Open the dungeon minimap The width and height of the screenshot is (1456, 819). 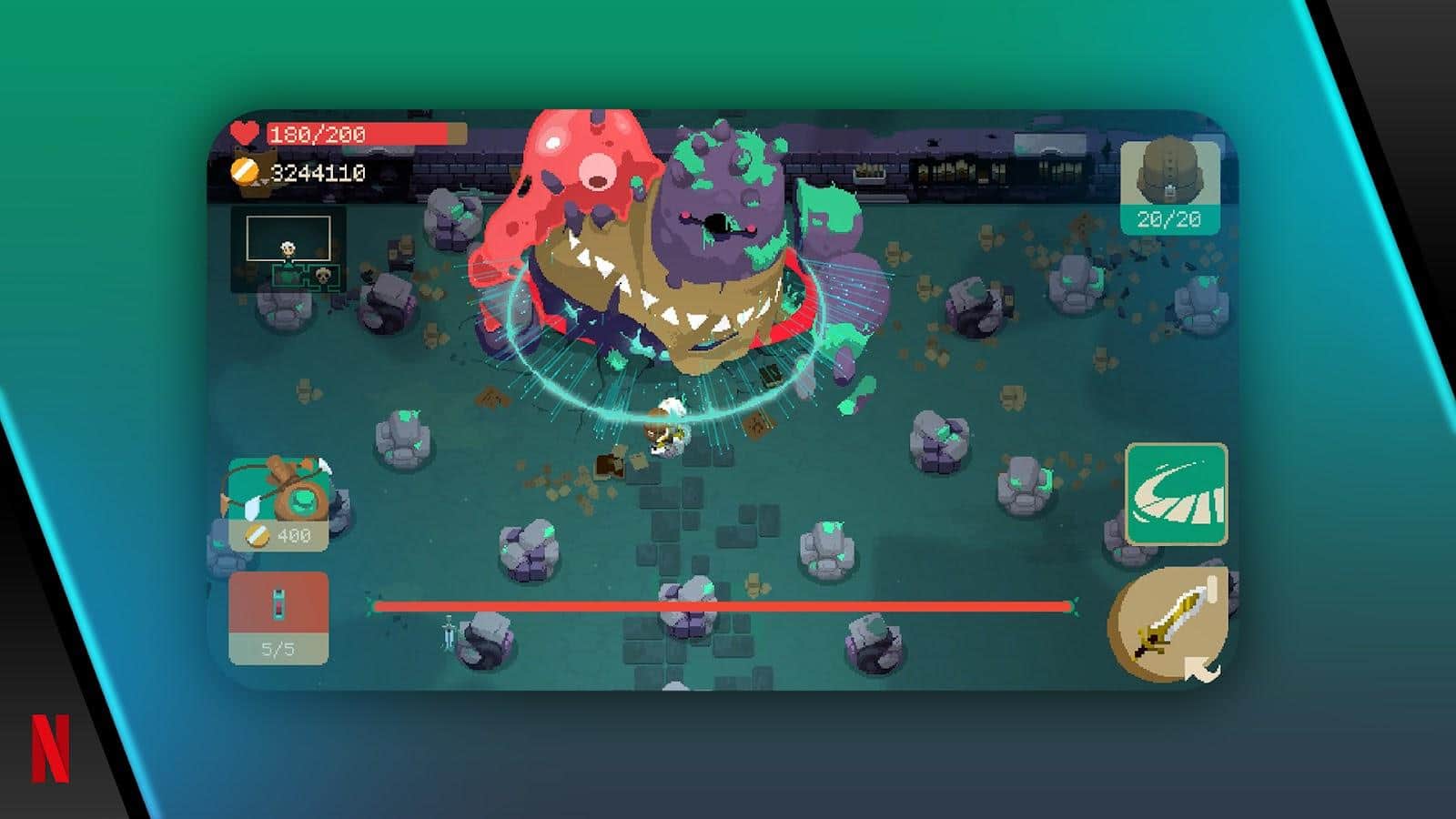288,248
